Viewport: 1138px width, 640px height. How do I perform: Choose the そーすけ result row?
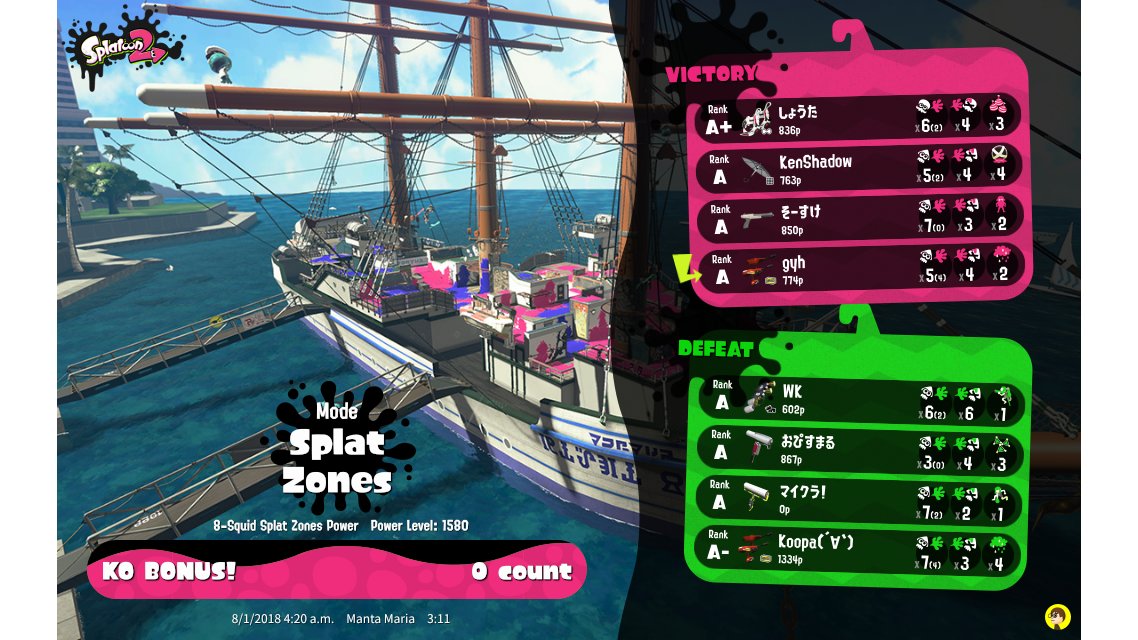point(860,218)
